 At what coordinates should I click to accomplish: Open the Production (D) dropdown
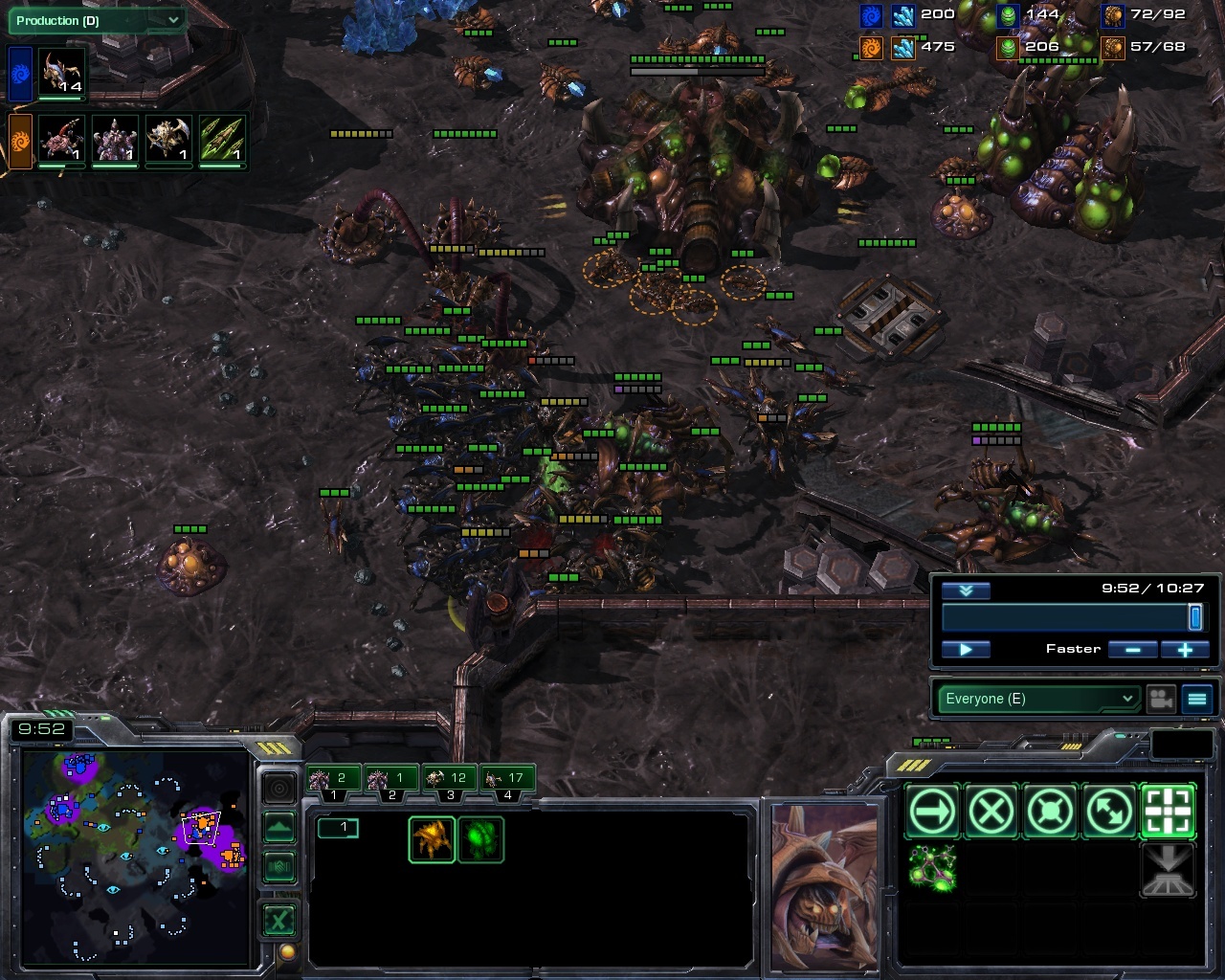pos(96,20)
